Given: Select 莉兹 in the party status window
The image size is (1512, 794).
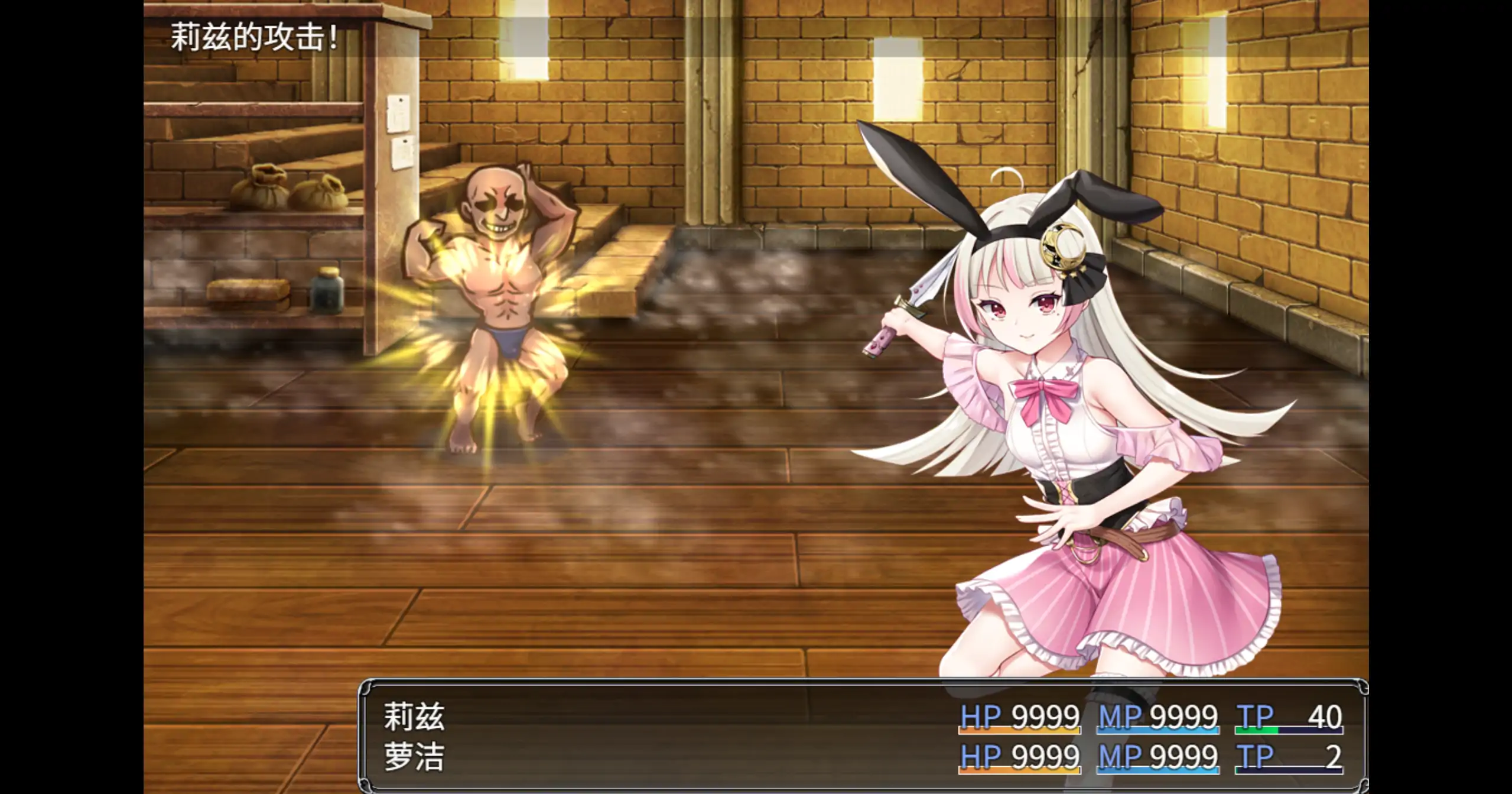Looking at the screenshot, I should tap(414, 717).
